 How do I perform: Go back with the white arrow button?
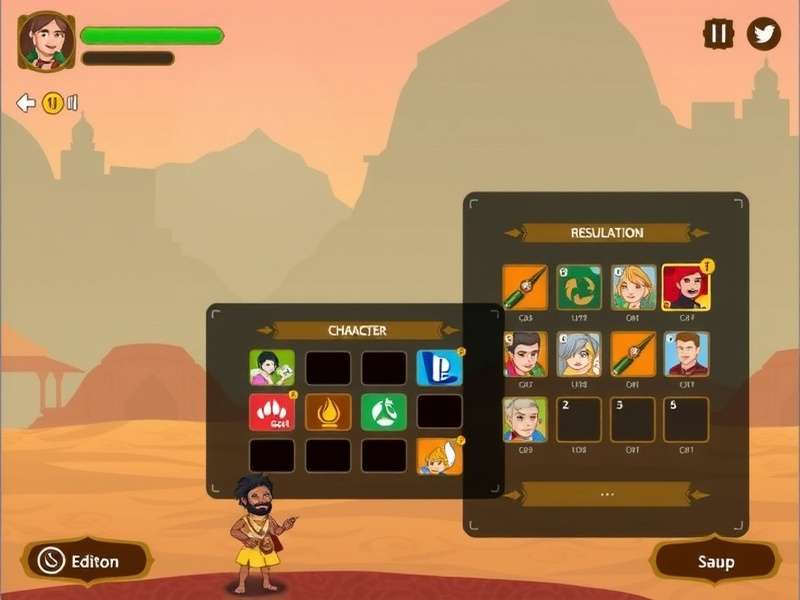[x=26, y=103]
